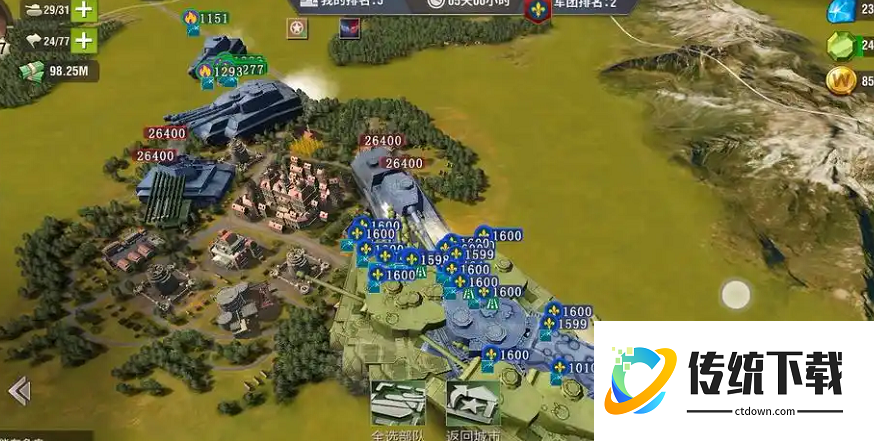Click the dark red-blue emblem icon

click(350, 30)
